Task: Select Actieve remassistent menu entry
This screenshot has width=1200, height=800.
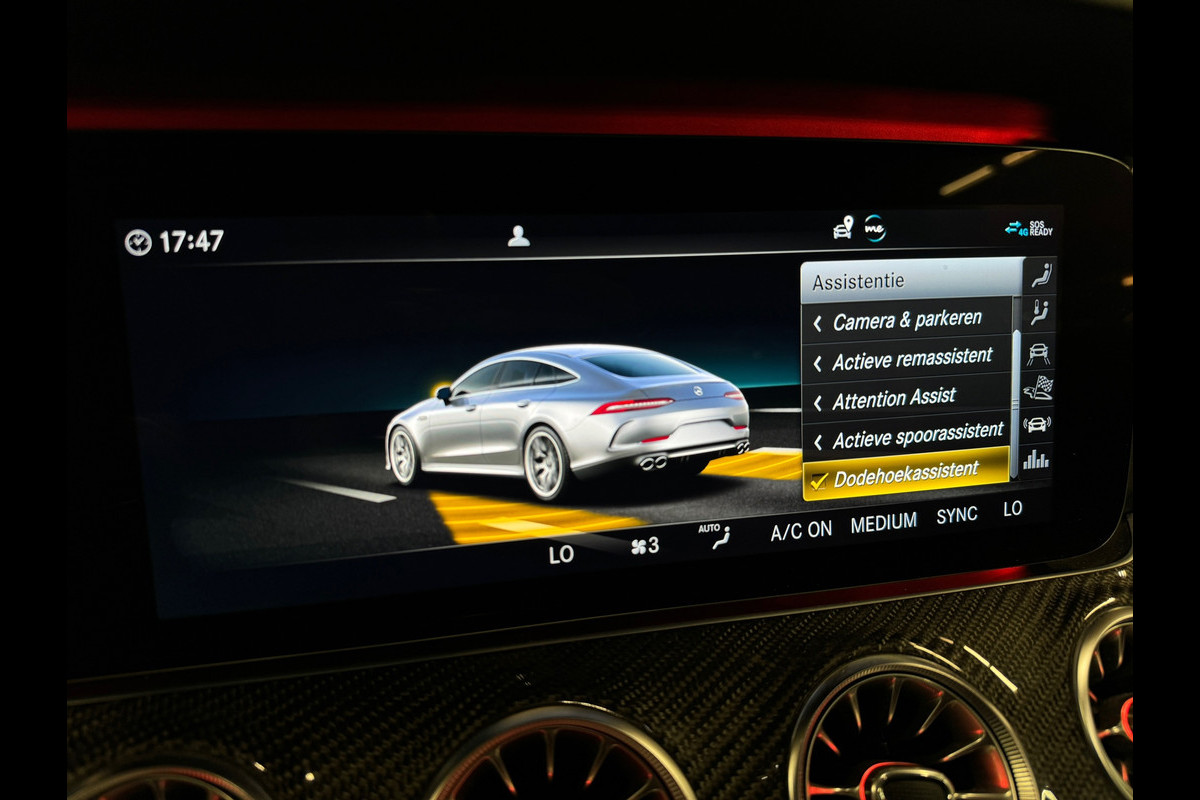Action: [912, 358]
